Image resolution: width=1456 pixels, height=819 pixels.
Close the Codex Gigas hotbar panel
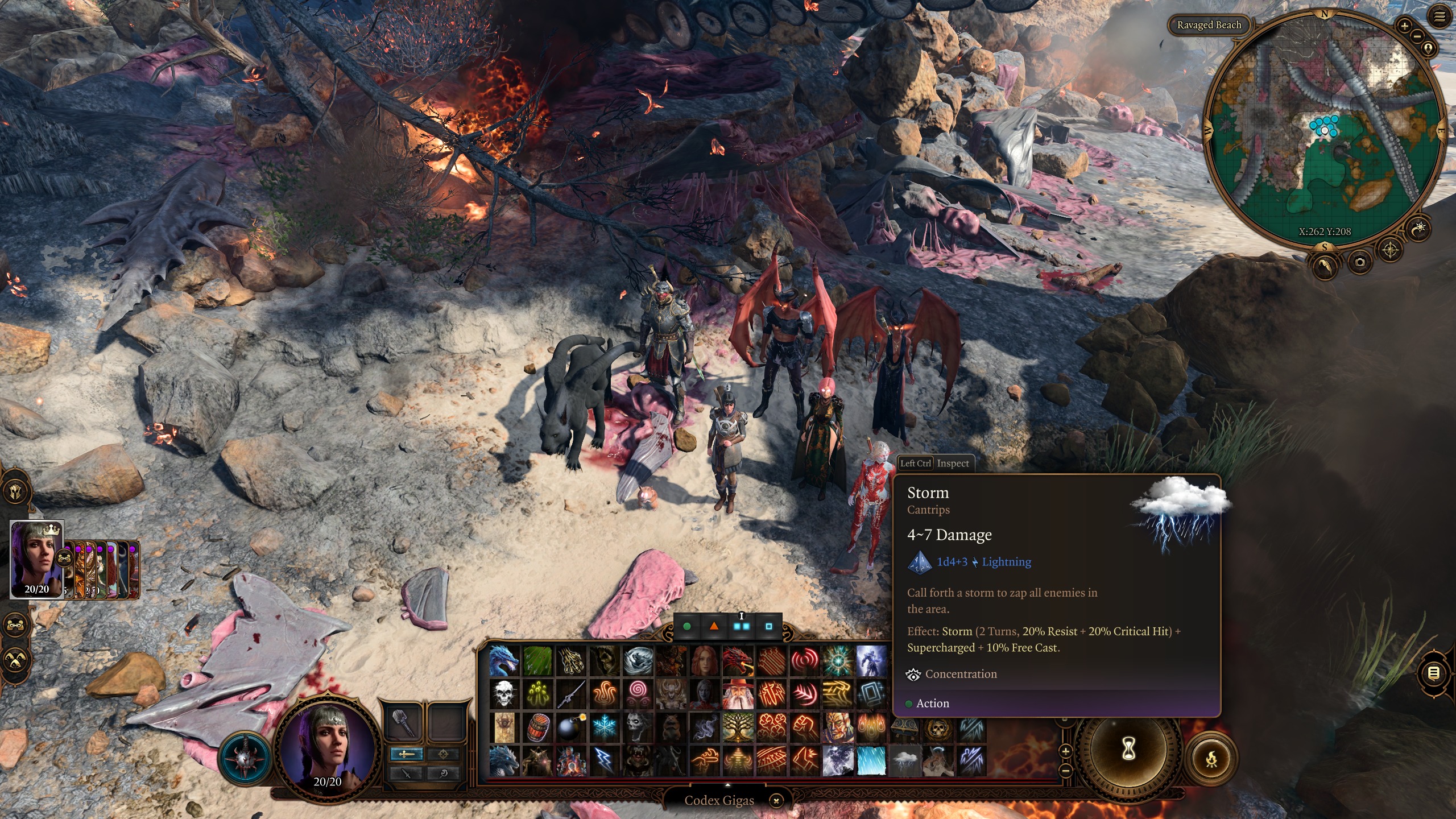pos(776,801)
